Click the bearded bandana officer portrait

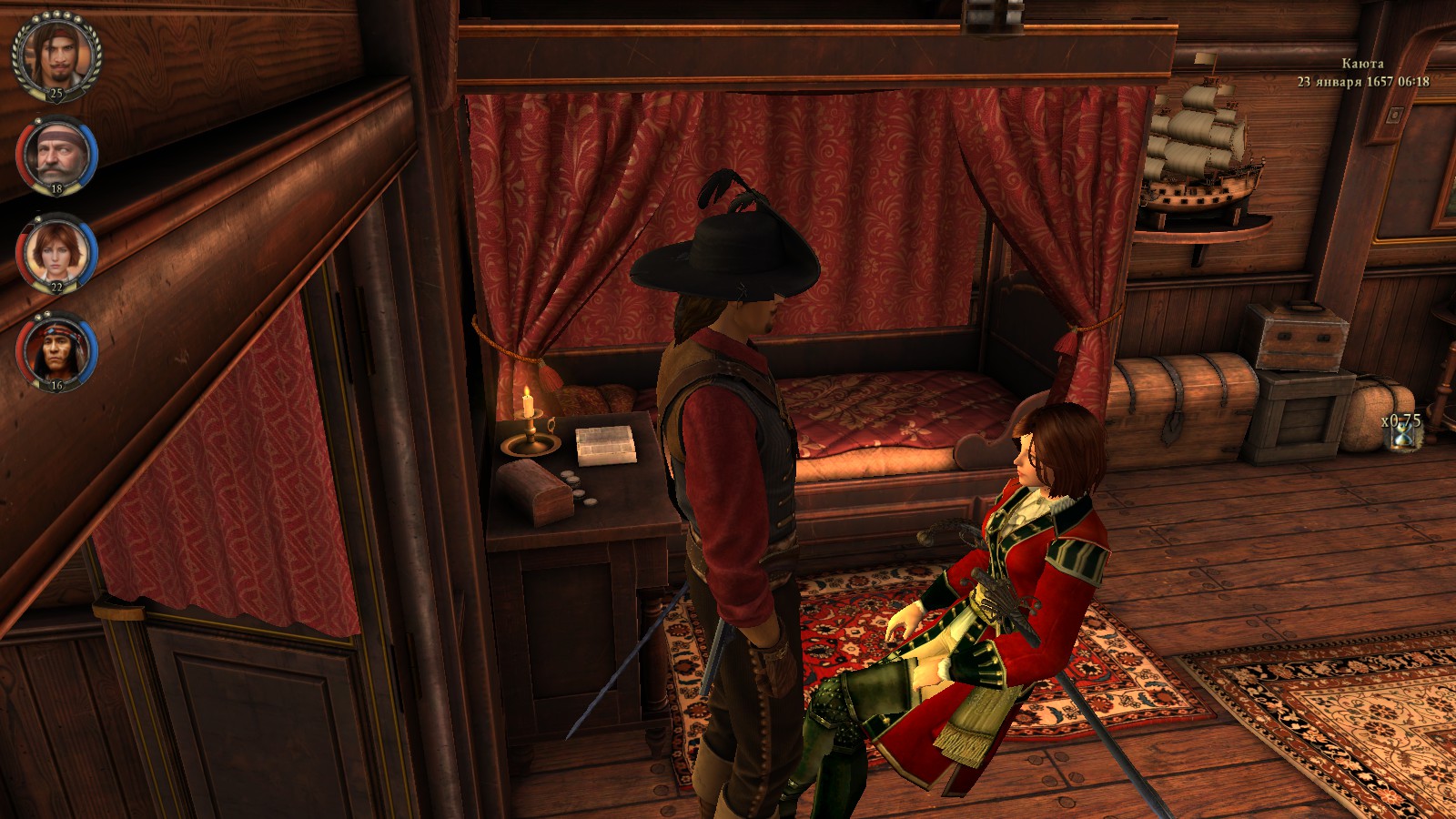click(56, 154)
